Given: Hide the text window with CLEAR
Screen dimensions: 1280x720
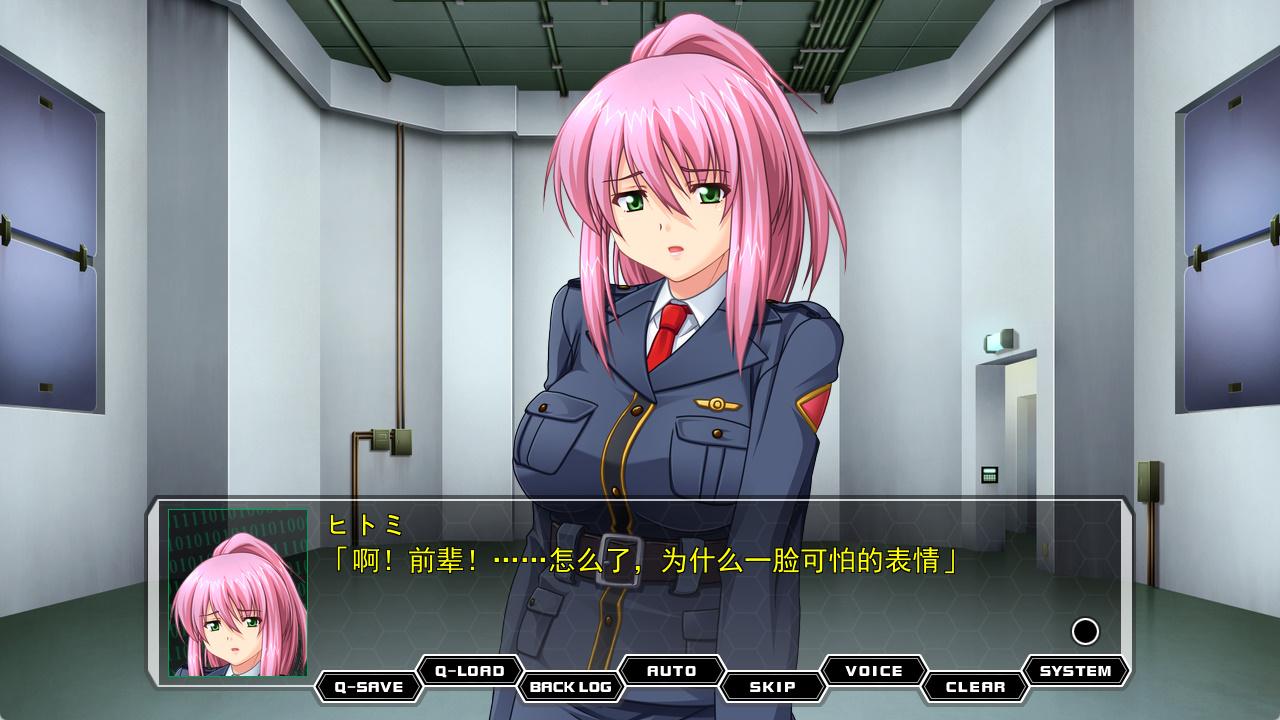Looking at the screenshot, I should coord(975,687).
